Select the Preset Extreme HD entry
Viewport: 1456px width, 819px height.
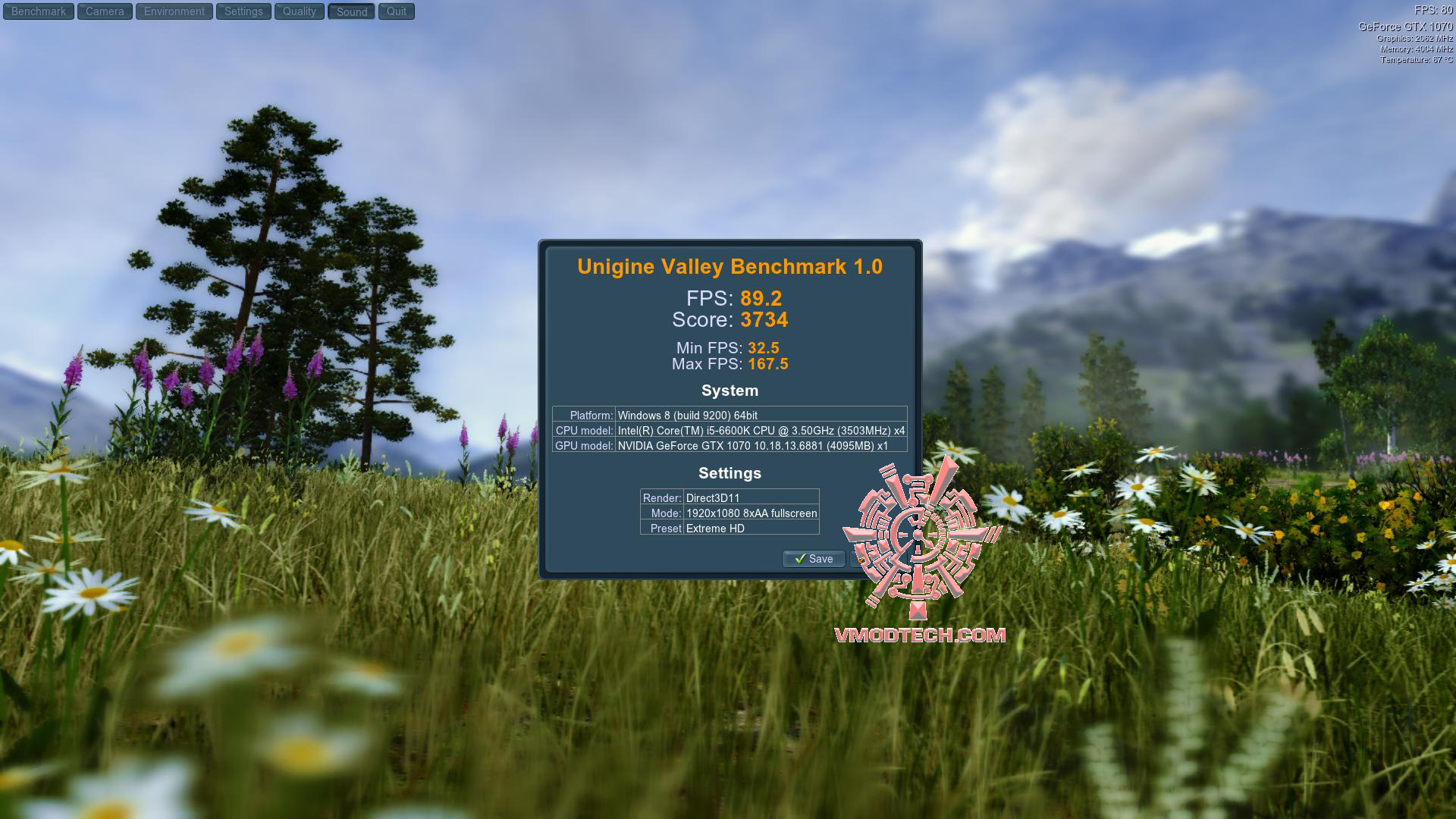[730, 529]
